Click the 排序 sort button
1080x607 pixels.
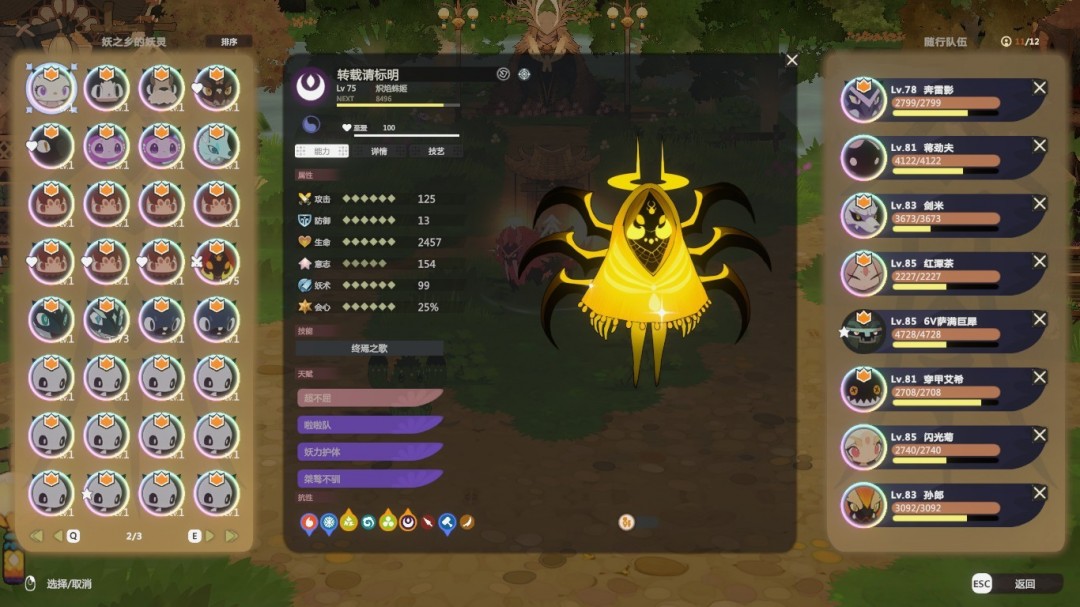point(228,42)
